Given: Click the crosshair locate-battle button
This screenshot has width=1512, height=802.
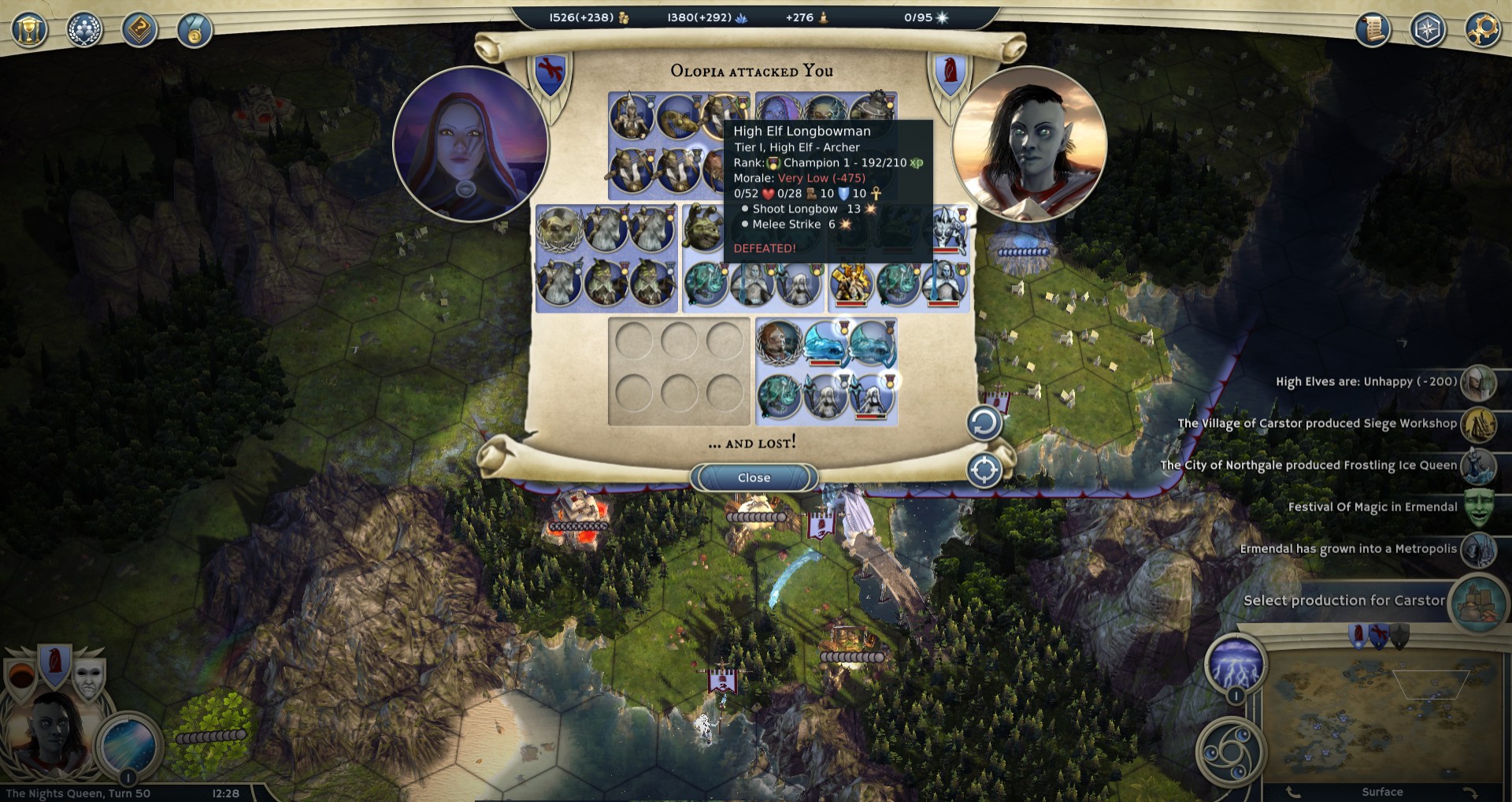Looking at the screenshot, I should click(984, 470).
